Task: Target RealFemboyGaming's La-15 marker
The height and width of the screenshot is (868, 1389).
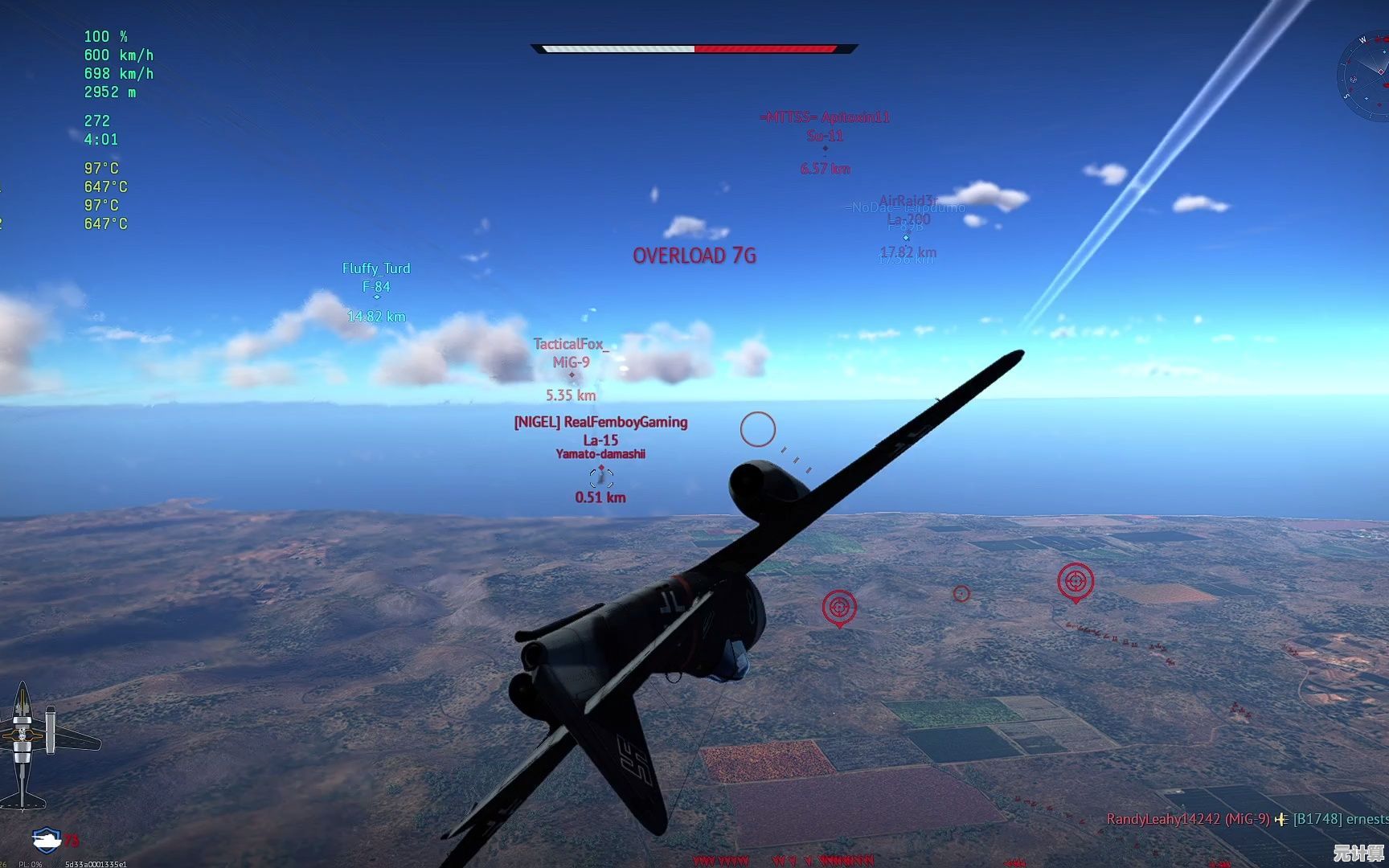Action: click(600, 477)
